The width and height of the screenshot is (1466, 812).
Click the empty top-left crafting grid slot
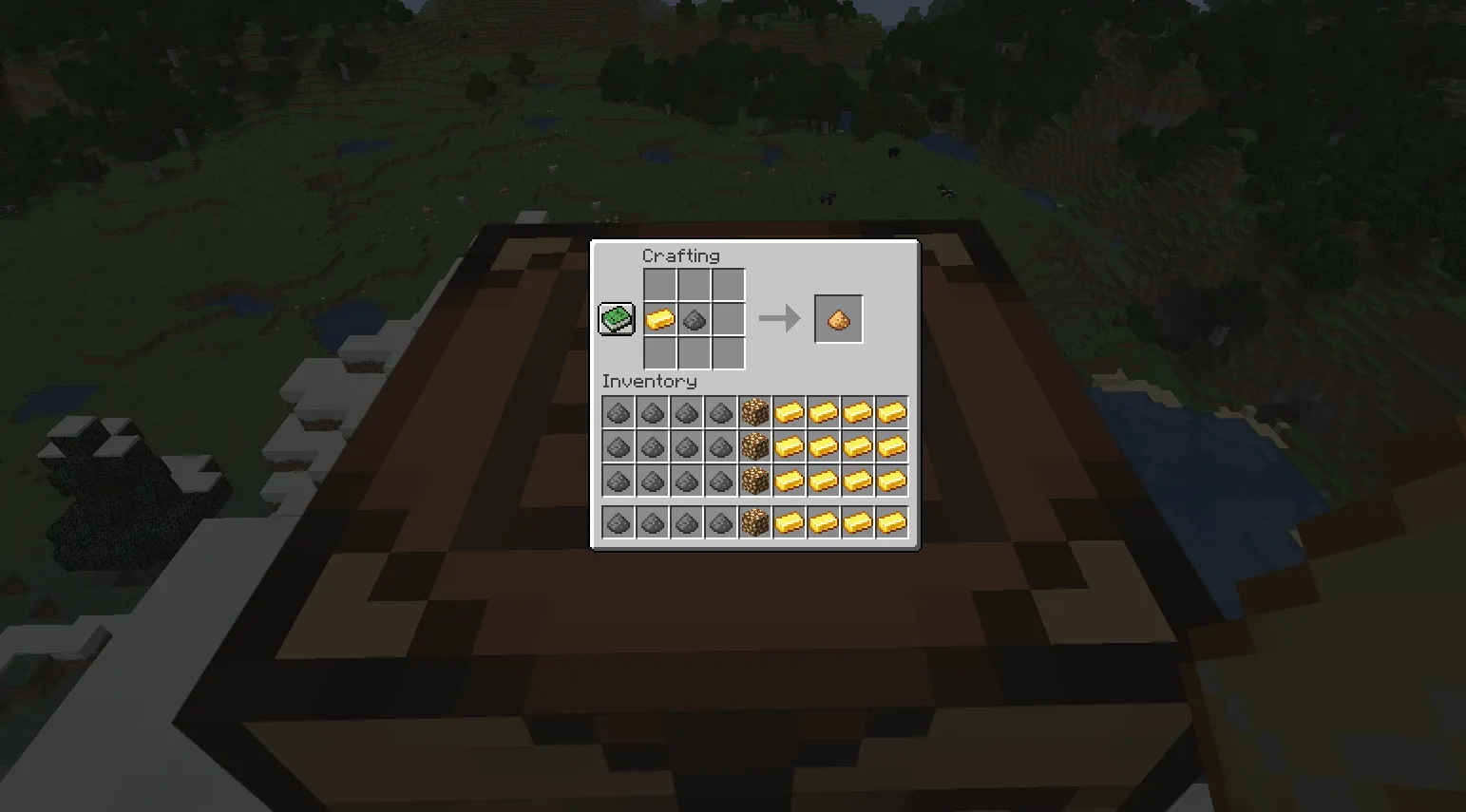click(x=658, y=285)
